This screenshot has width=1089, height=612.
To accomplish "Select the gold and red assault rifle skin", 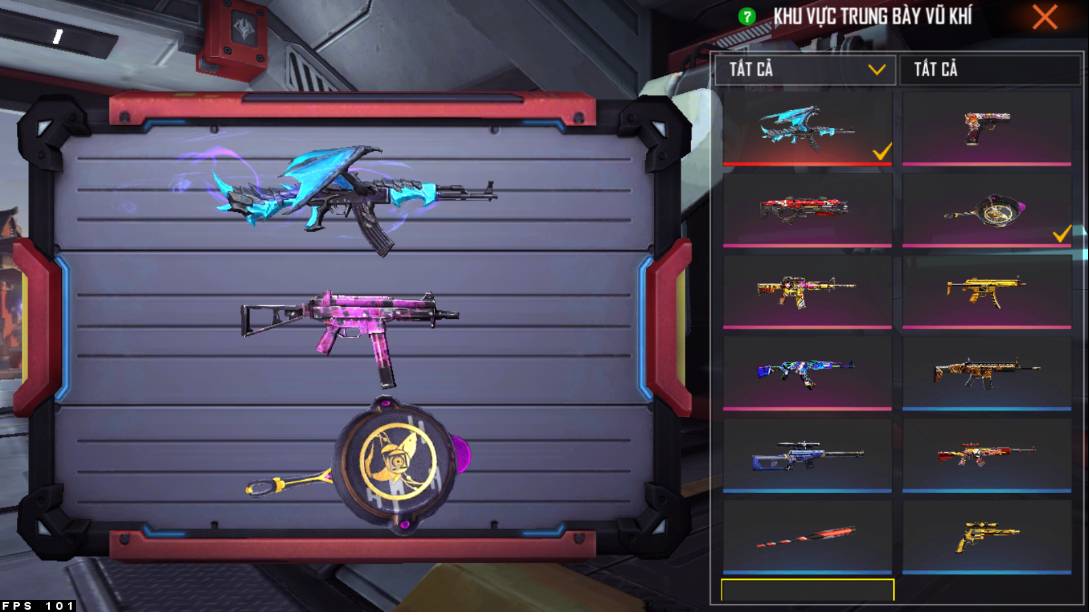I will coord(807,291).
